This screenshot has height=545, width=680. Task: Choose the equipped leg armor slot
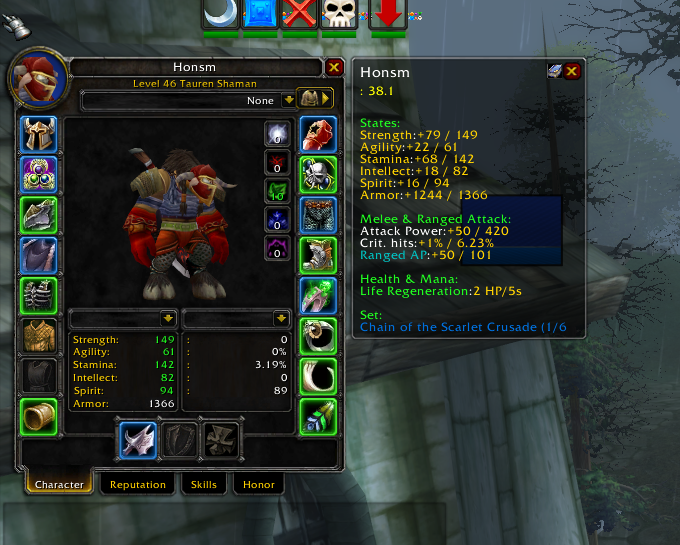pyautogui.click(x=318, y=215)
